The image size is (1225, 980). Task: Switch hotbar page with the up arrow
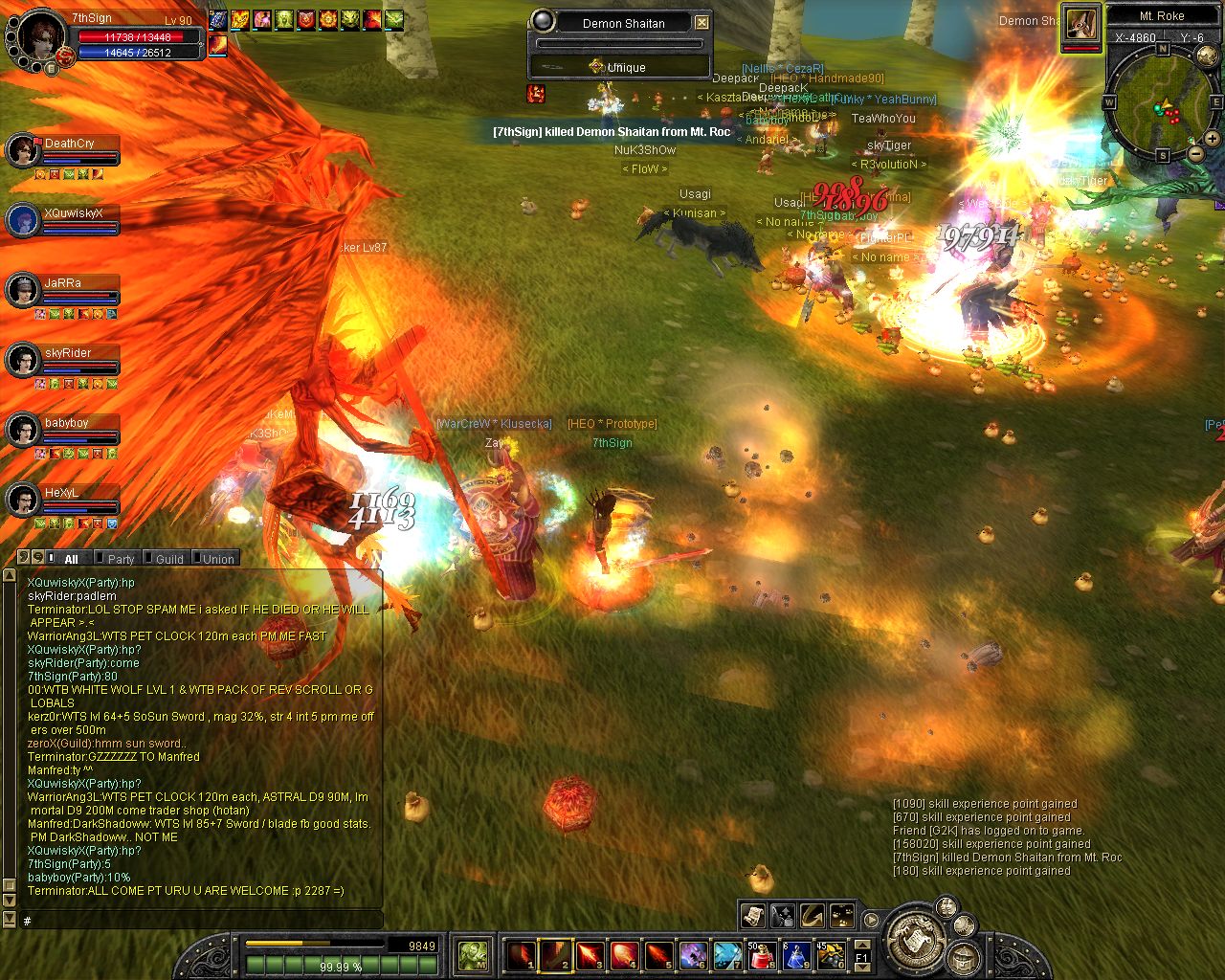click(861, 944)
